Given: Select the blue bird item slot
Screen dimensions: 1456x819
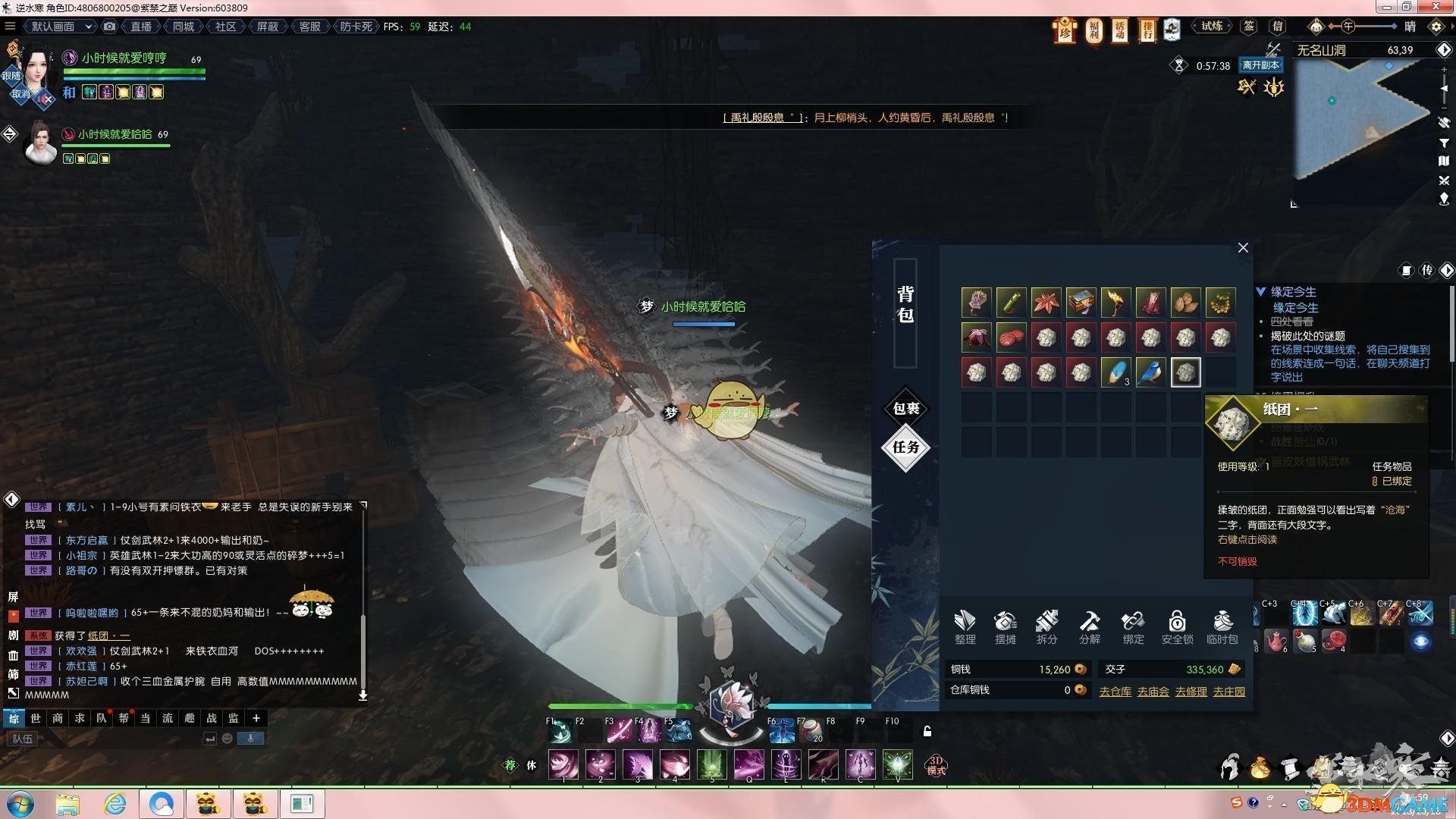Looking at the screenshot, I should (x=1150, y=372).
